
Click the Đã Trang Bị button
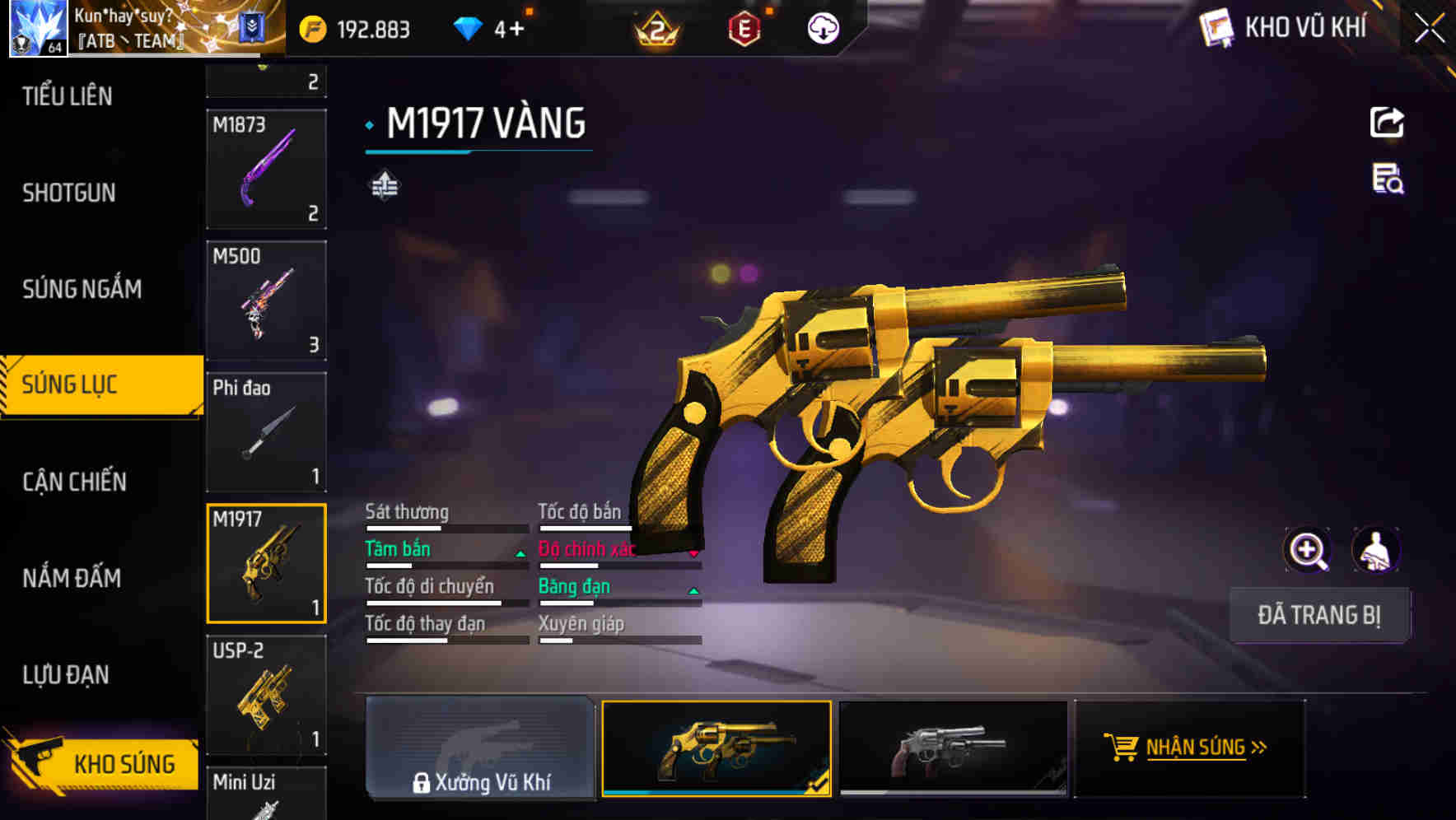(x=1318, y=615)
